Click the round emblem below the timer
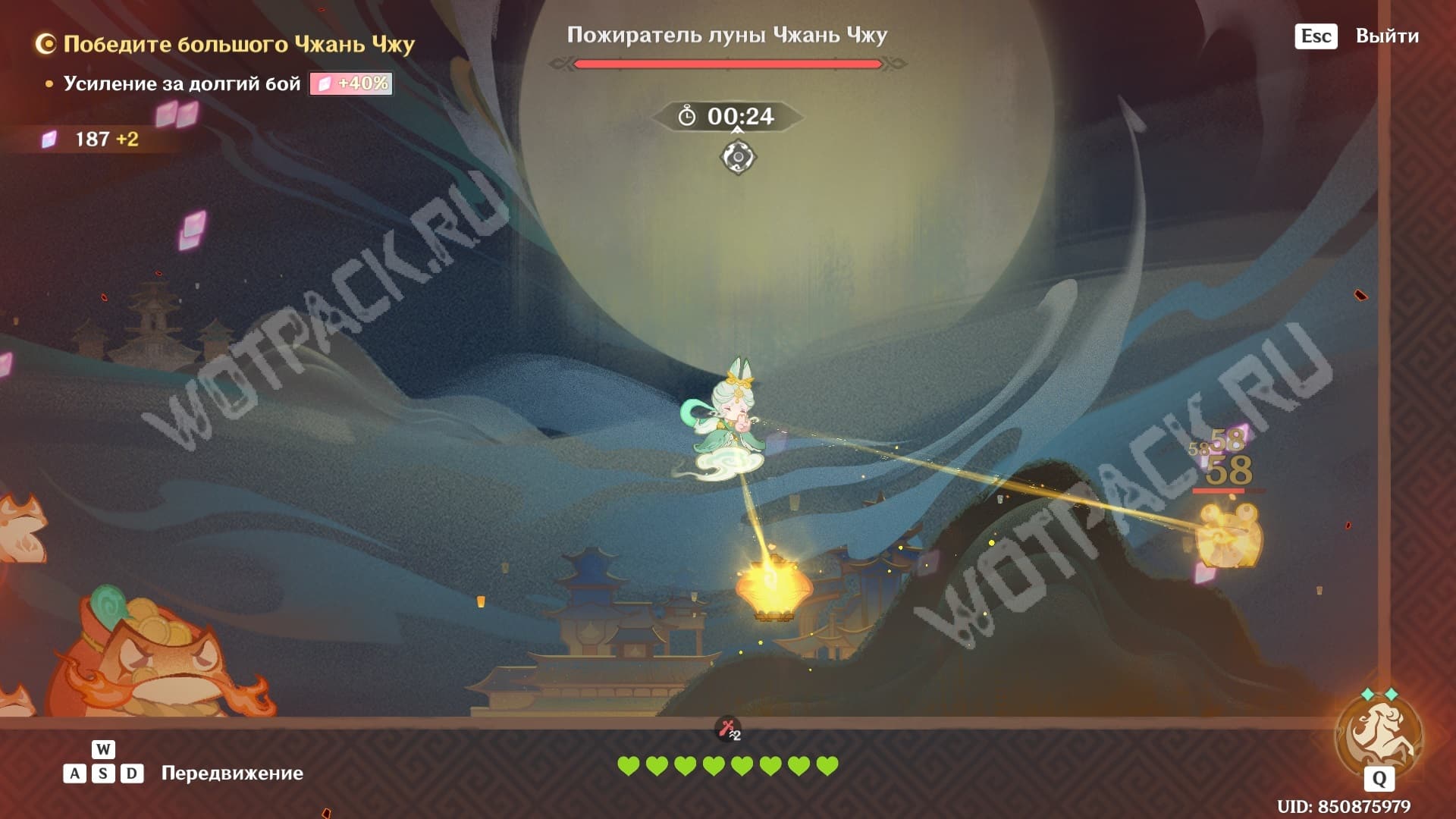The width and height of the screenshot is (1456, 819). point(738,158)
